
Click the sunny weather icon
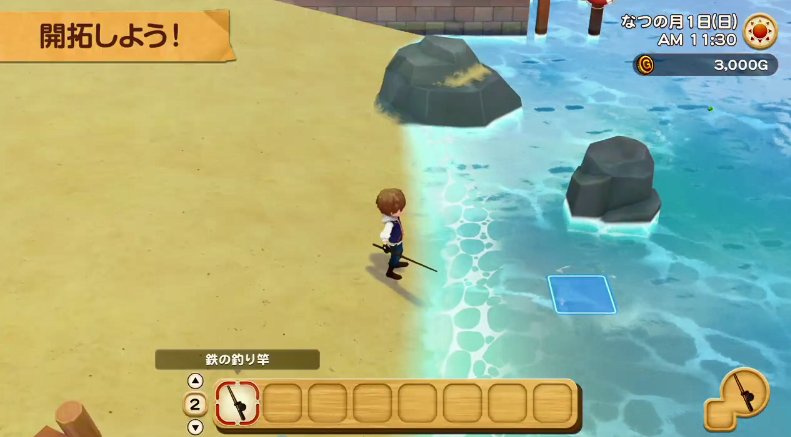(760, 30)
